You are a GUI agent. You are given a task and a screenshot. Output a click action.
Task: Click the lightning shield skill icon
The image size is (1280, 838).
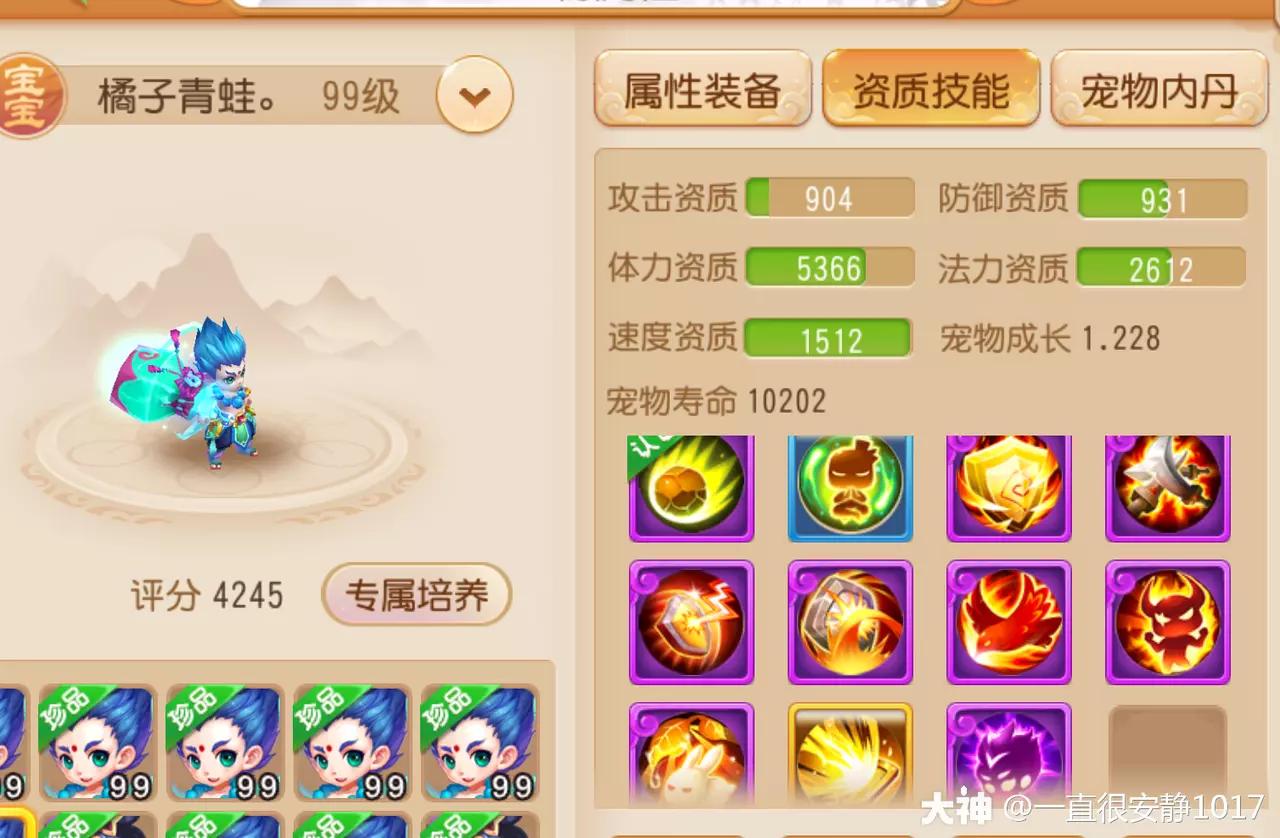click(x=691, y=623)
